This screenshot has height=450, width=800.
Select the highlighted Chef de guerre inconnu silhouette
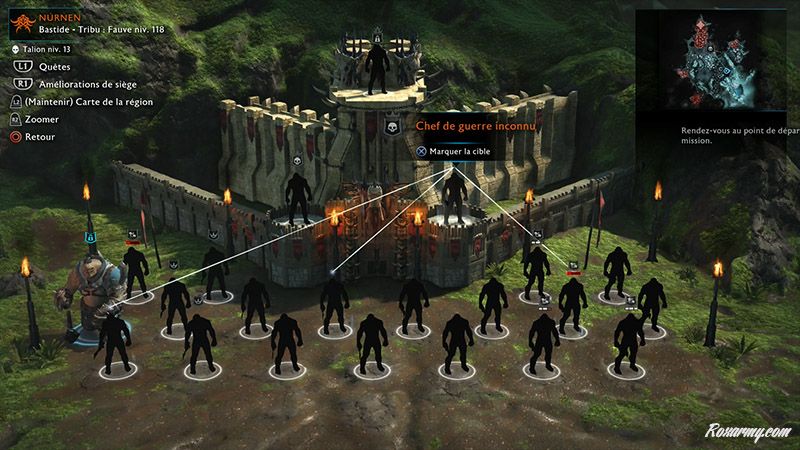[455, 195]
